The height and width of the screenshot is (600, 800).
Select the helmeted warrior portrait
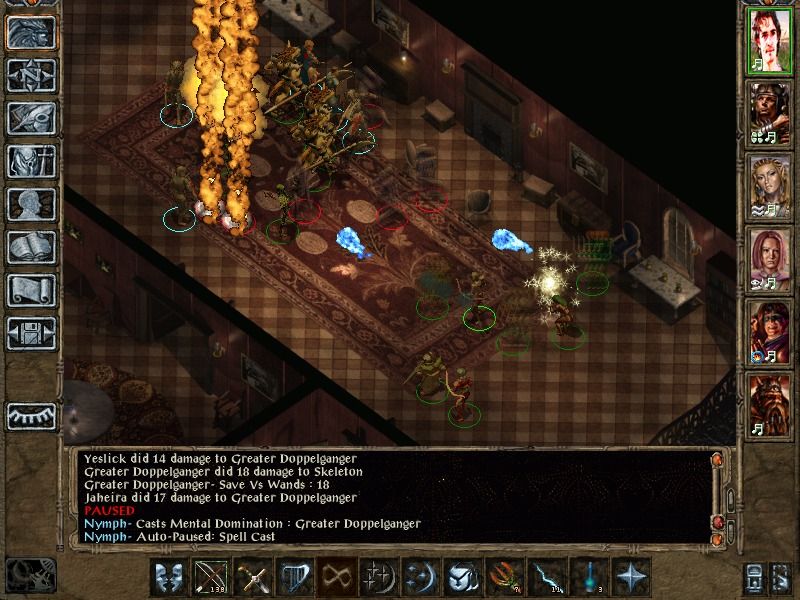click(769, 116)
